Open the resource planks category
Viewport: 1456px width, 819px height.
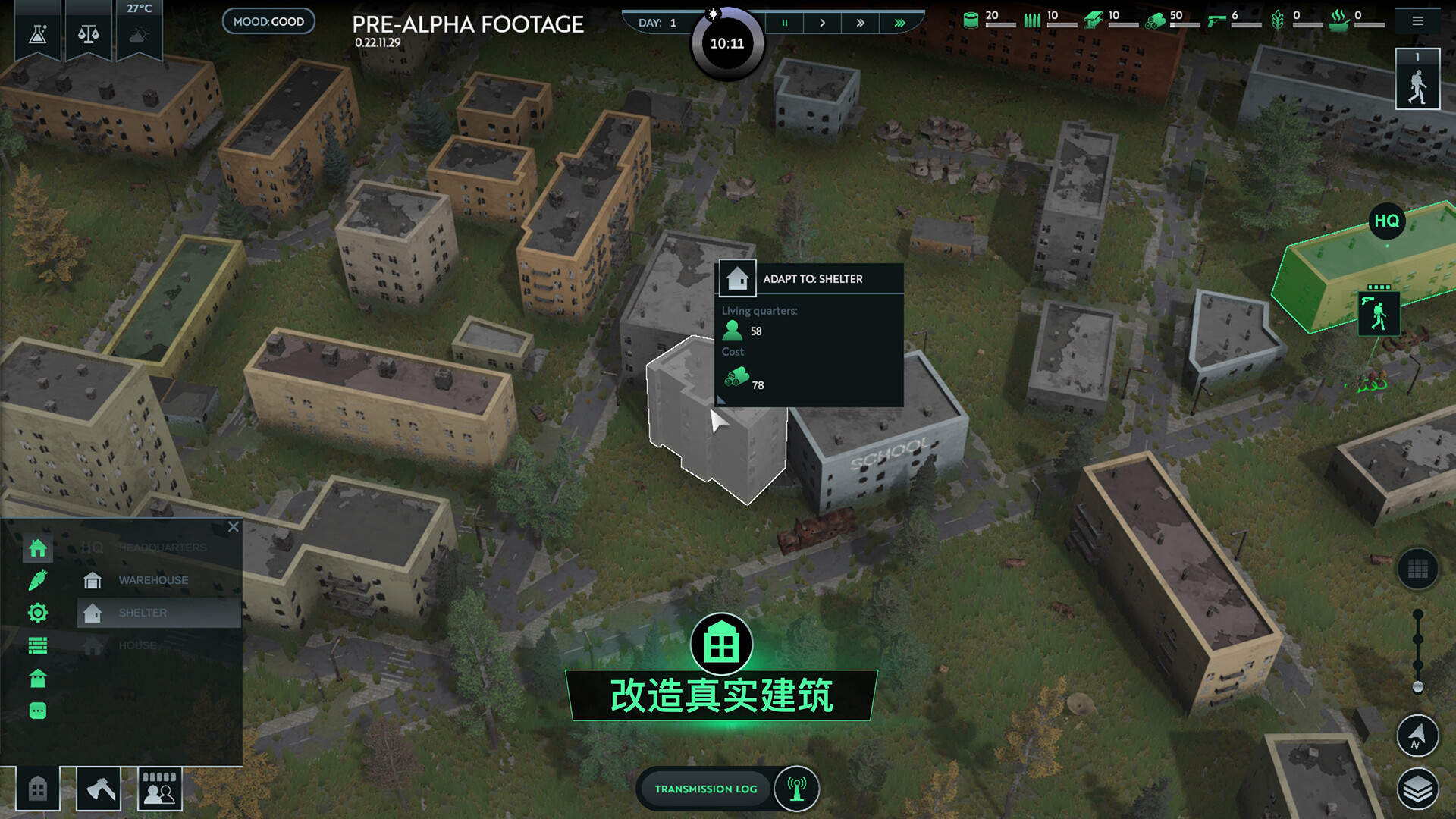37,645
